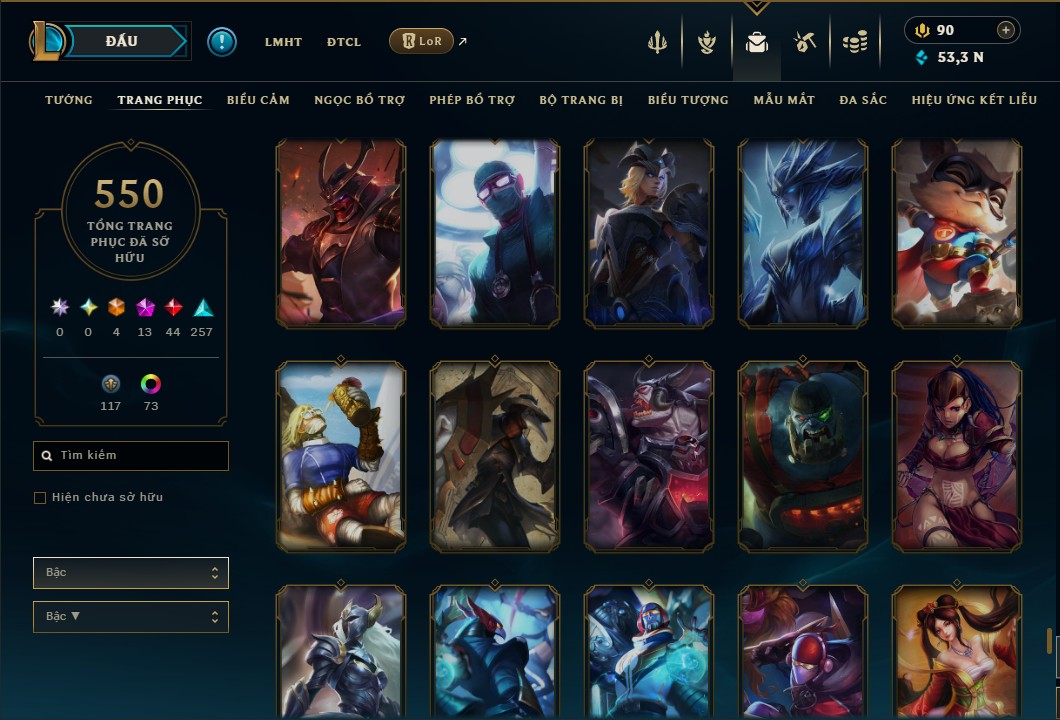Show the BỘ TRANG BỊ tab
Viewport: 1060px width, 720px height.
tap(581, 100)
